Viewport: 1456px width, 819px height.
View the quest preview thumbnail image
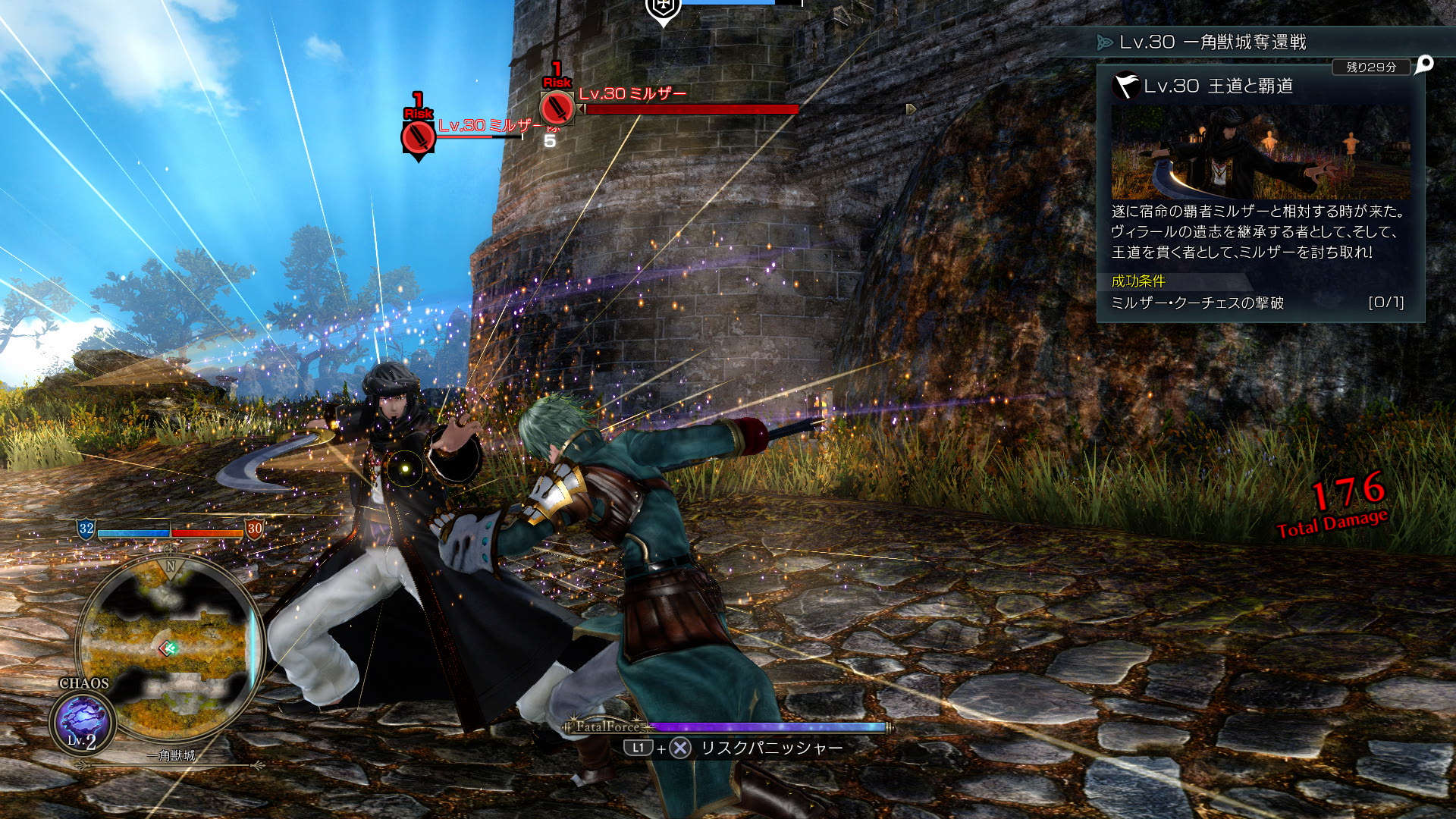point(1260,152)
